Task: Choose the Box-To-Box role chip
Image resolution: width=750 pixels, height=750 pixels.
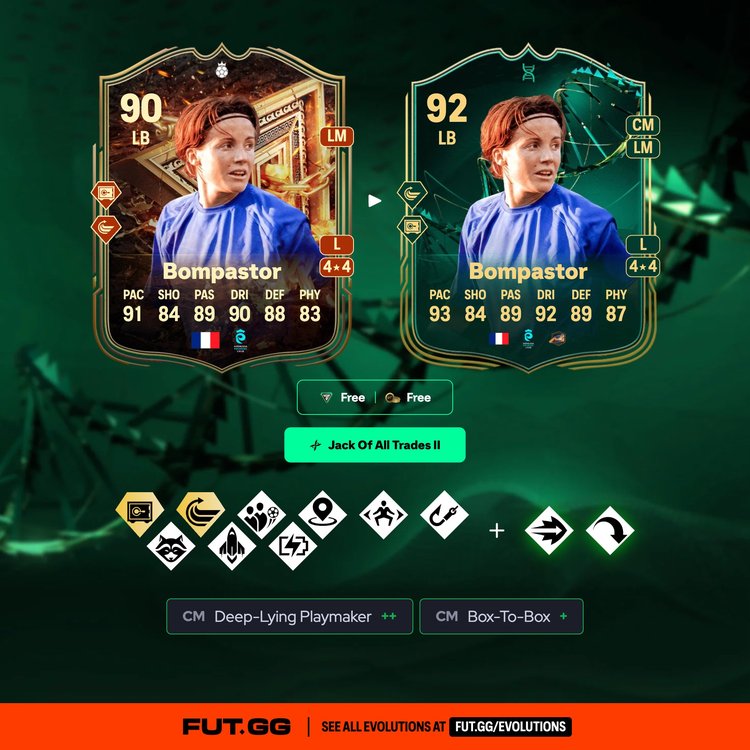Action: tap(501, 617)
